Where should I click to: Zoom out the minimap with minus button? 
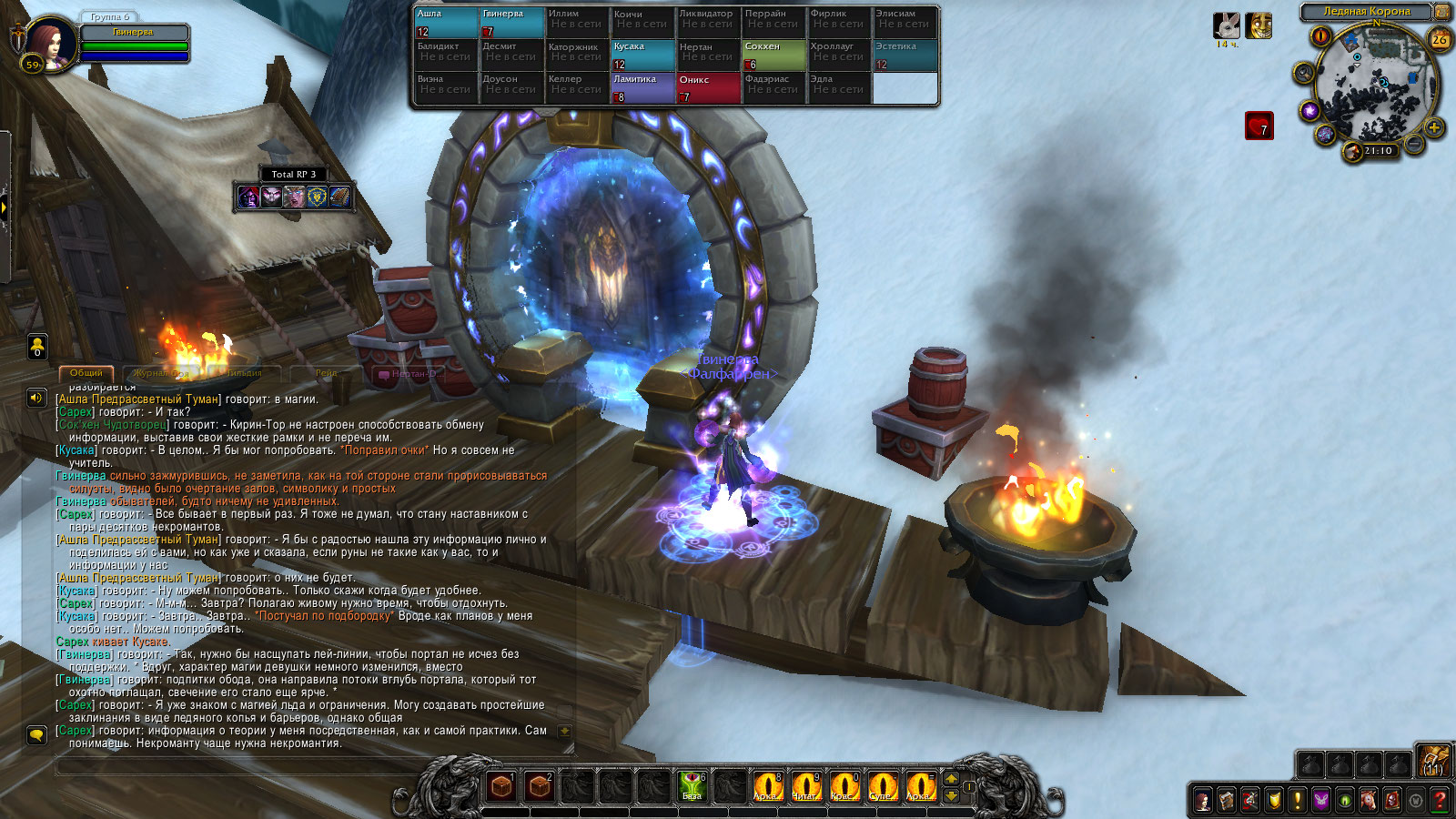[x=1413, y=144]
